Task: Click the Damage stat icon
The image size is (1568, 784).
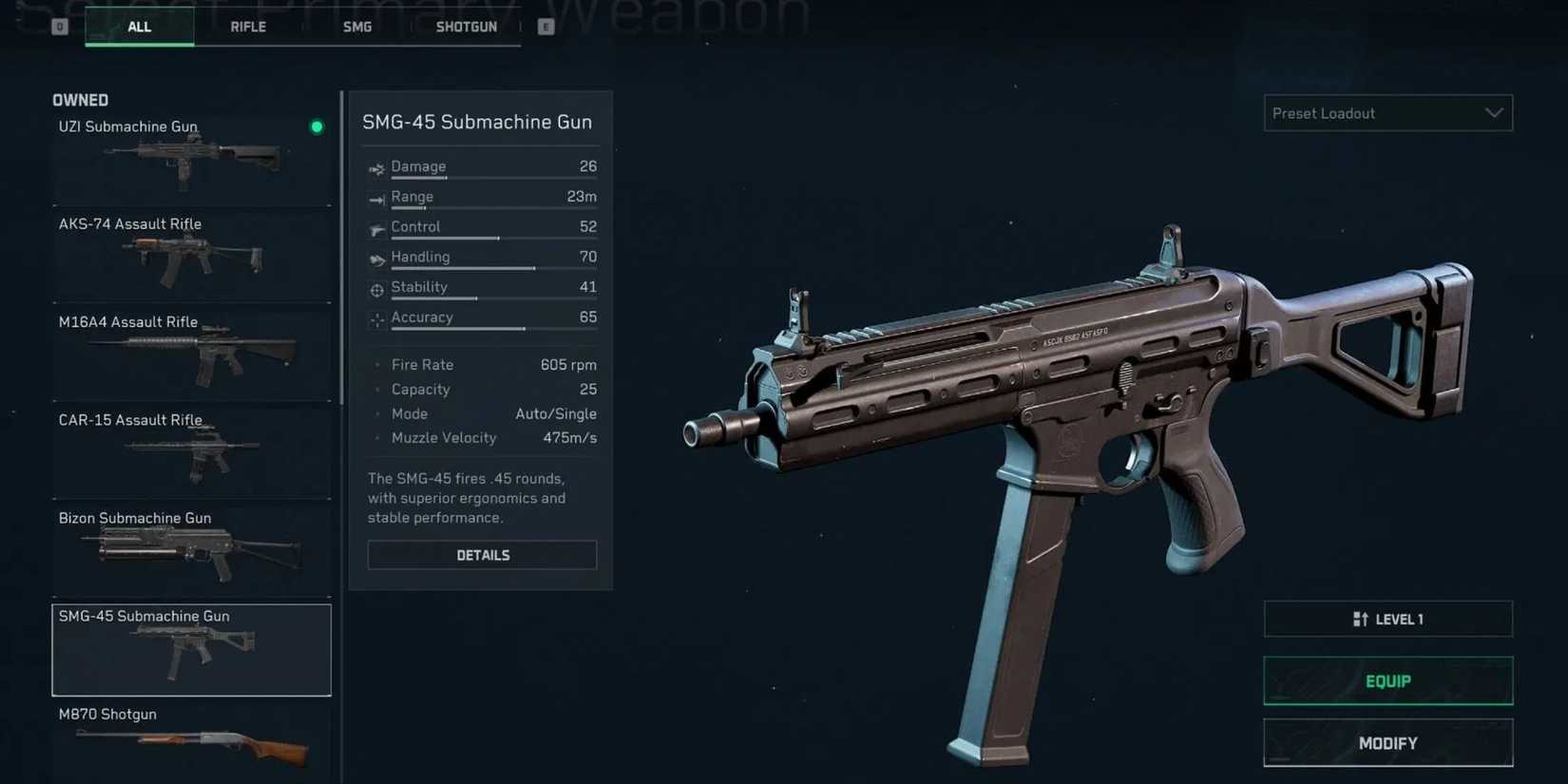Action: pyautogui.click(x=376, y=166)
